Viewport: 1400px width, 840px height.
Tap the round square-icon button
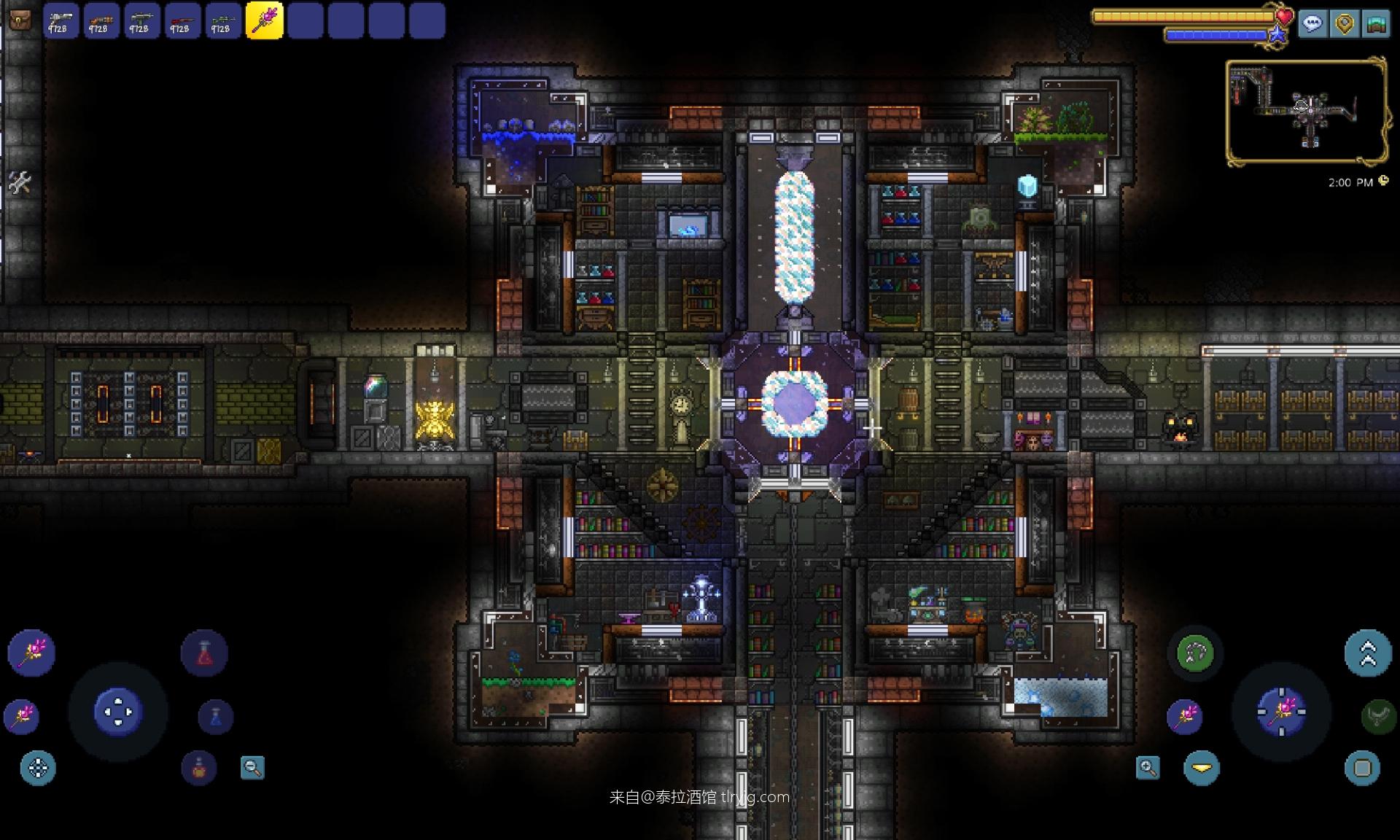(x=1362, y=768)
